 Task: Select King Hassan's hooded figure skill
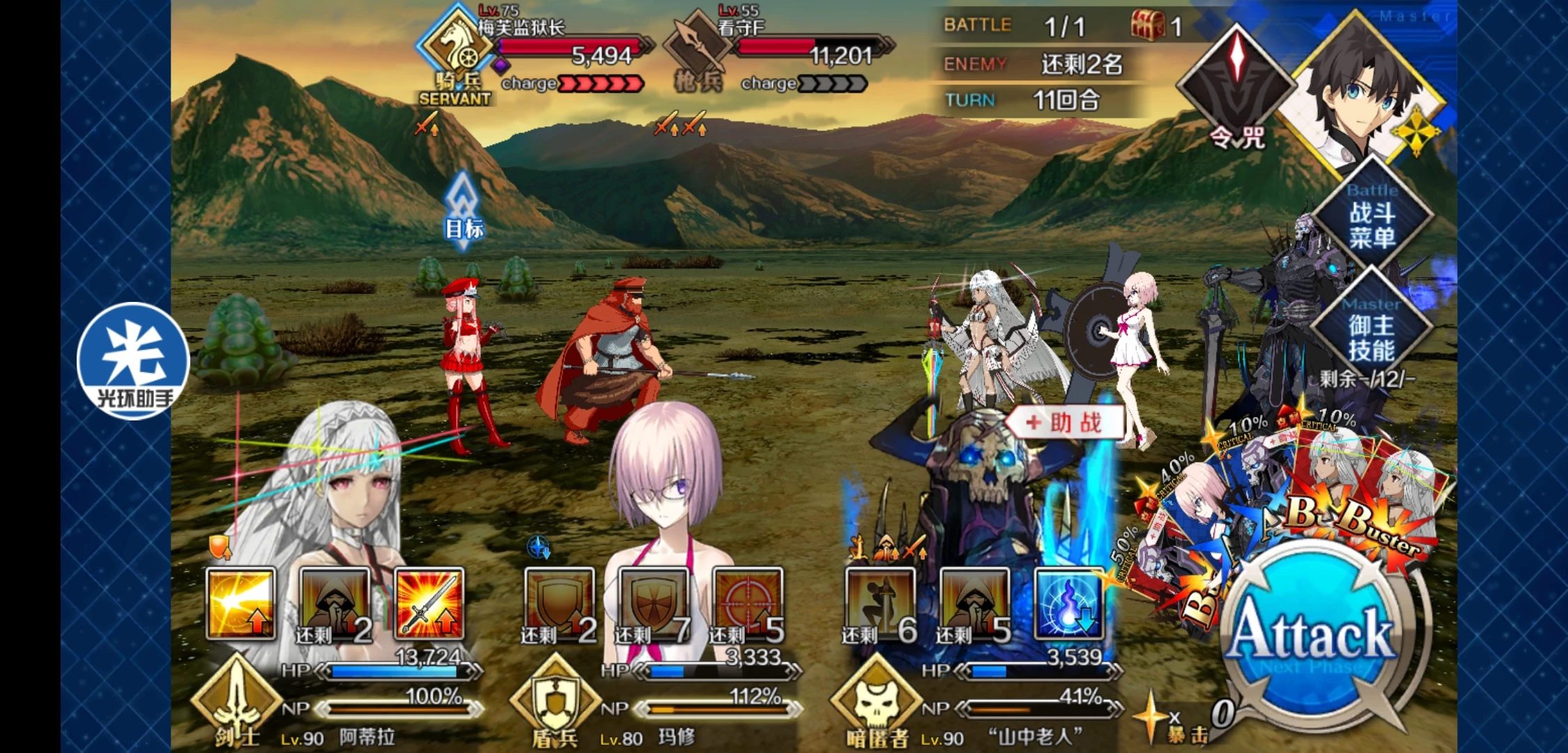pos(974,603)
